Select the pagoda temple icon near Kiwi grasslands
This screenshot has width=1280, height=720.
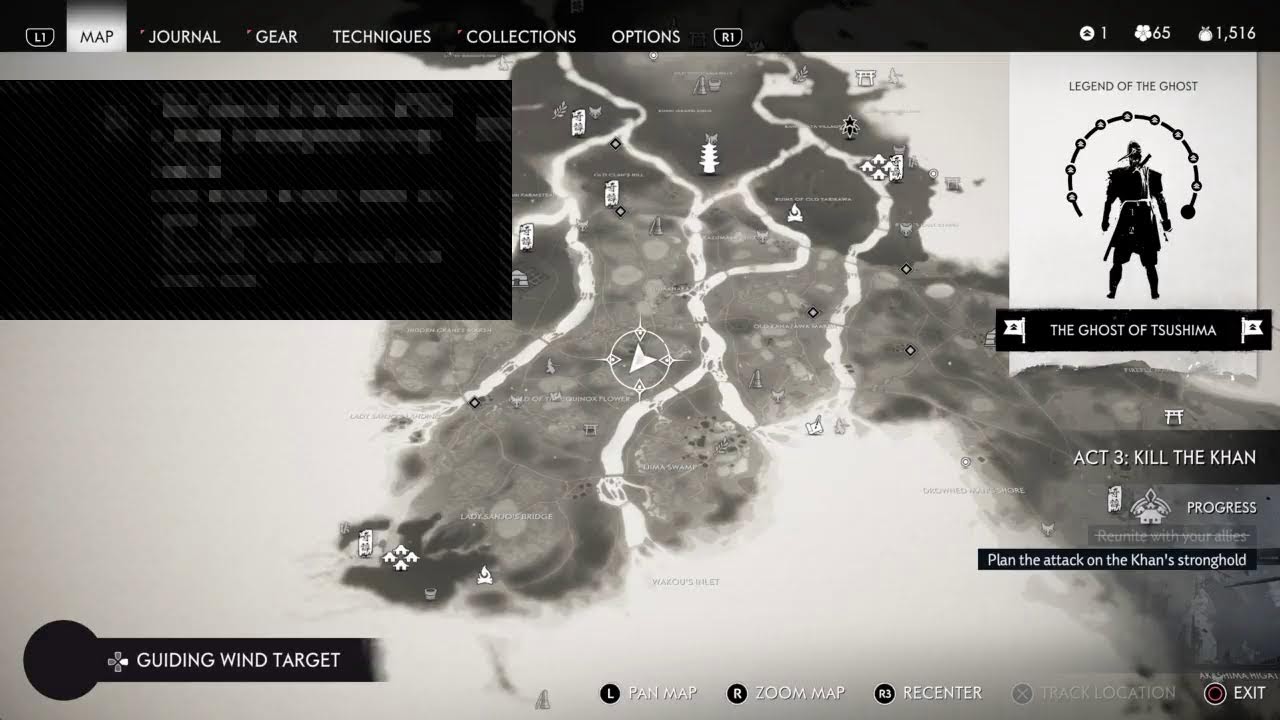pos(708,154)
